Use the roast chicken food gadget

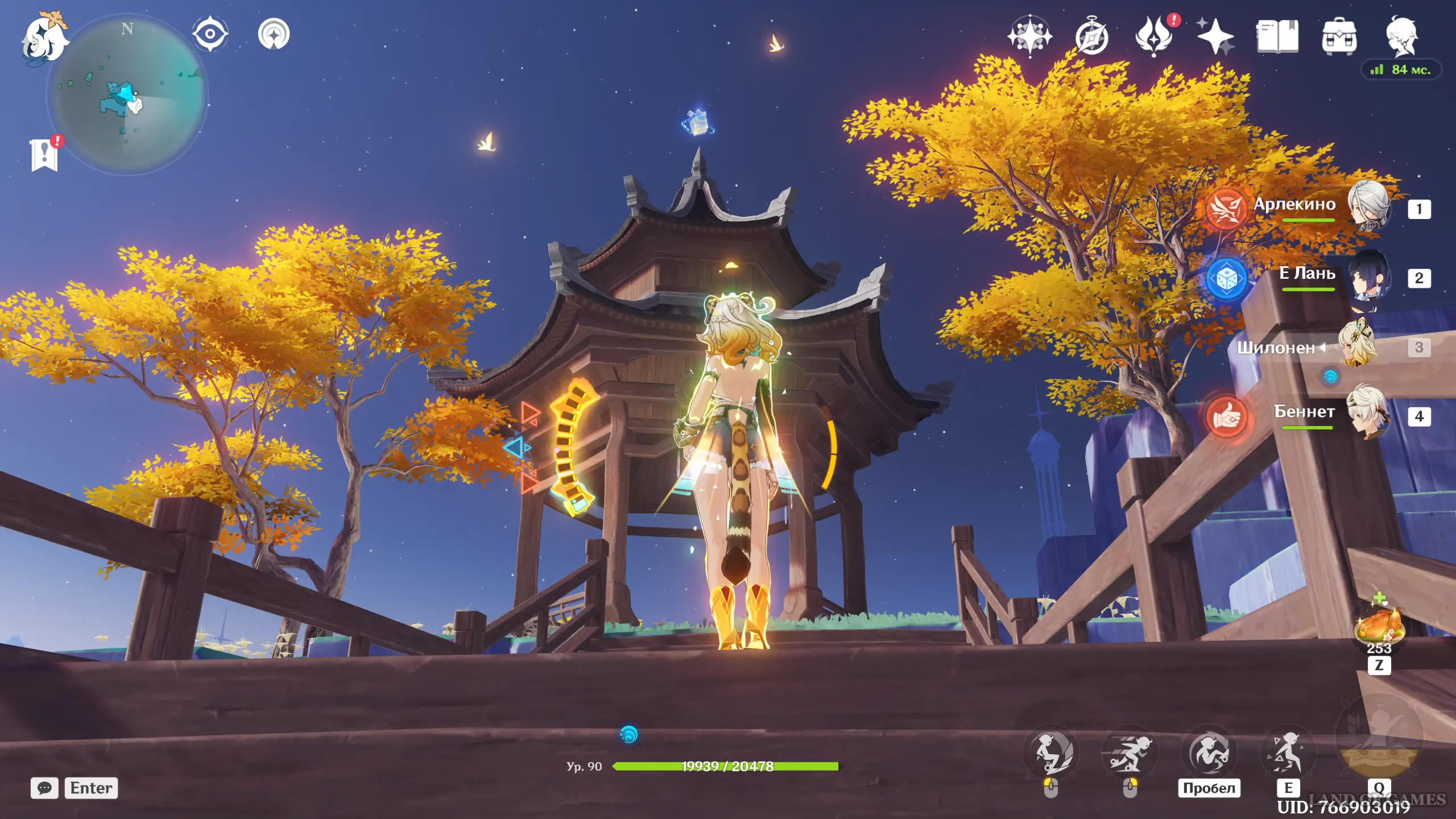1379,626
